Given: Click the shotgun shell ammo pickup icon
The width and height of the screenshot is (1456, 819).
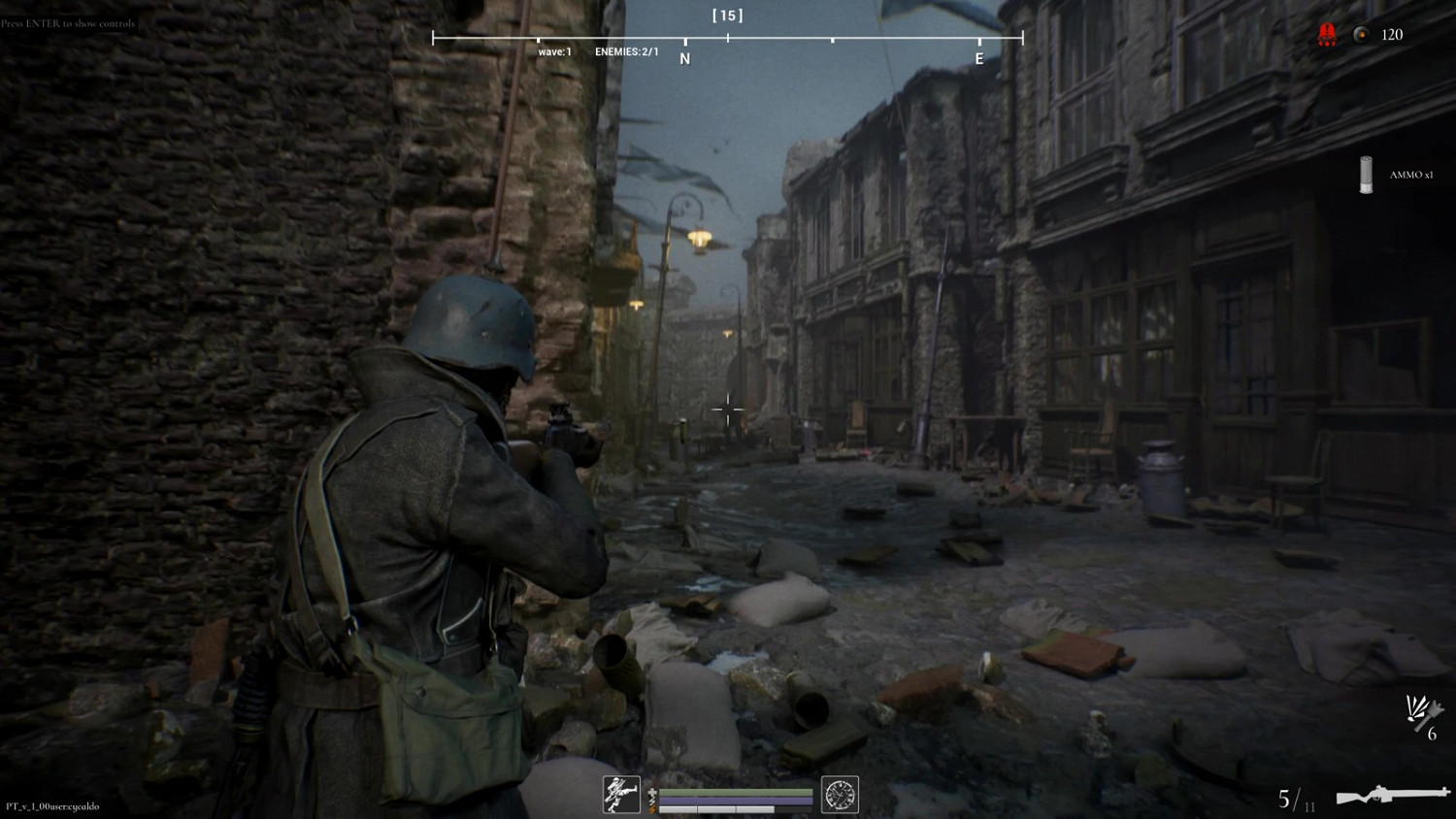Looking at the screenshot, I should tap(1366, 175).
